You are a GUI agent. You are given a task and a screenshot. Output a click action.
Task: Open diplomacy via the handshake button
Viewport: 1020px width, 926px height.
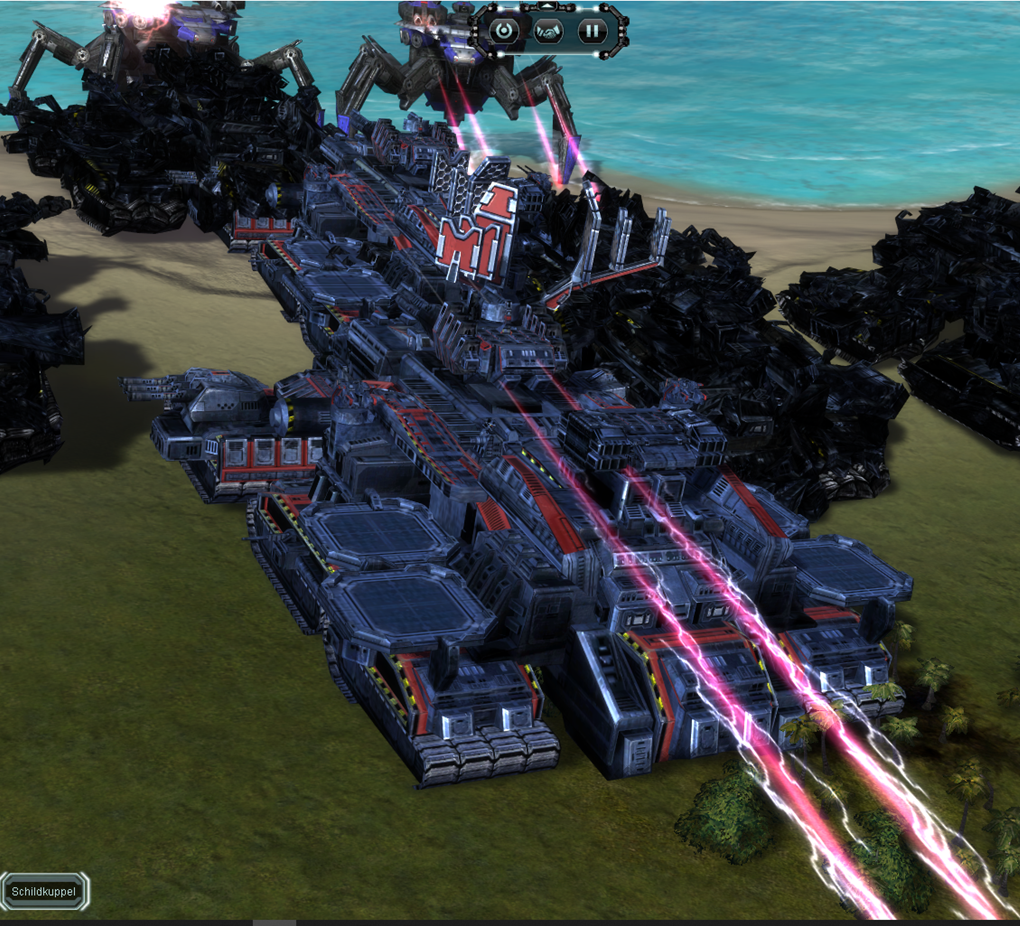(x=549, y=30)
